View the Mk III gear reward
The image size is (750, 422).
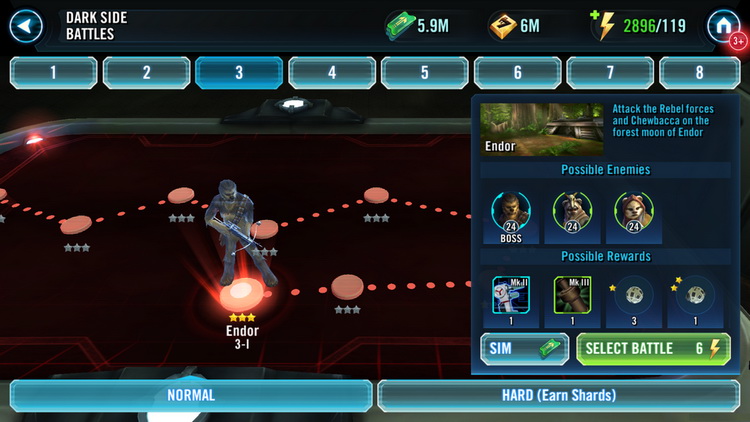pos(572,296)
